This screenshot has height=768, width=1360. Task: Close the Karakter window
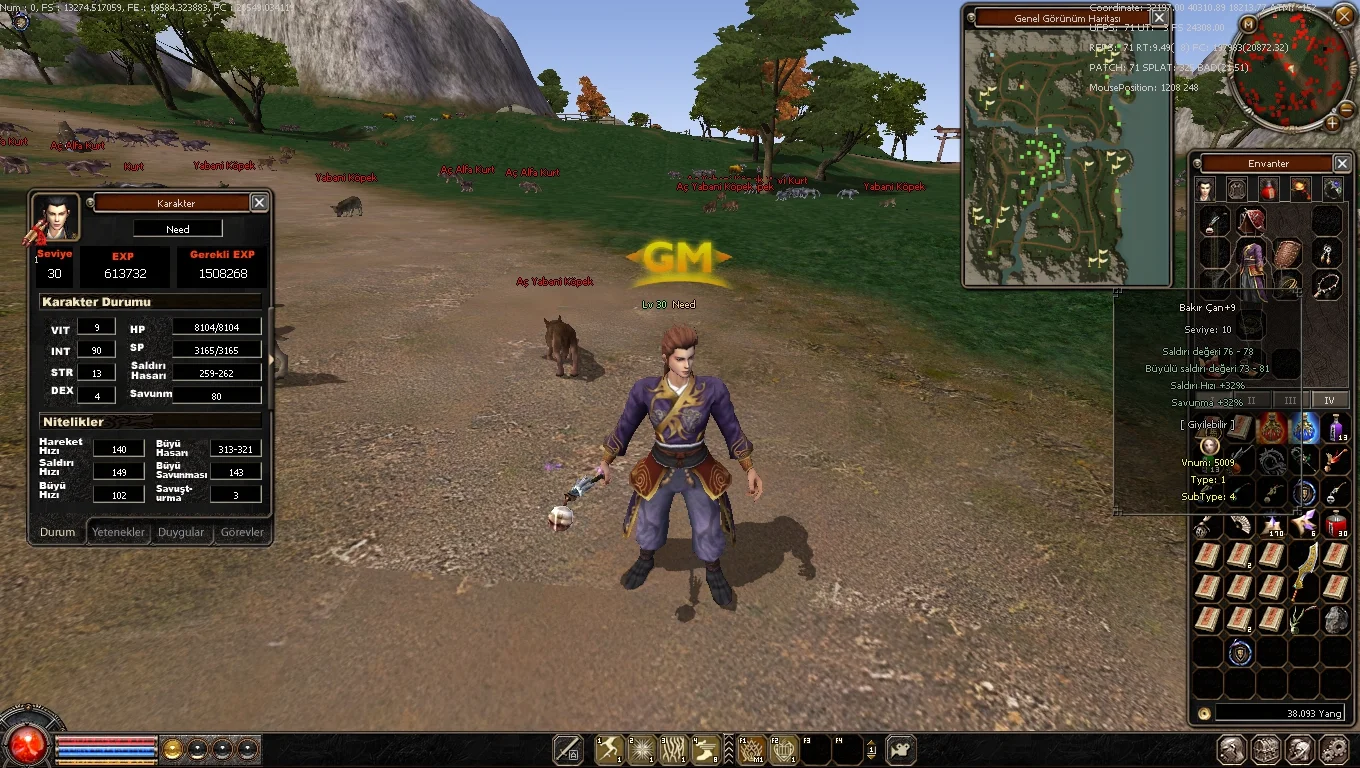(259, 203)
